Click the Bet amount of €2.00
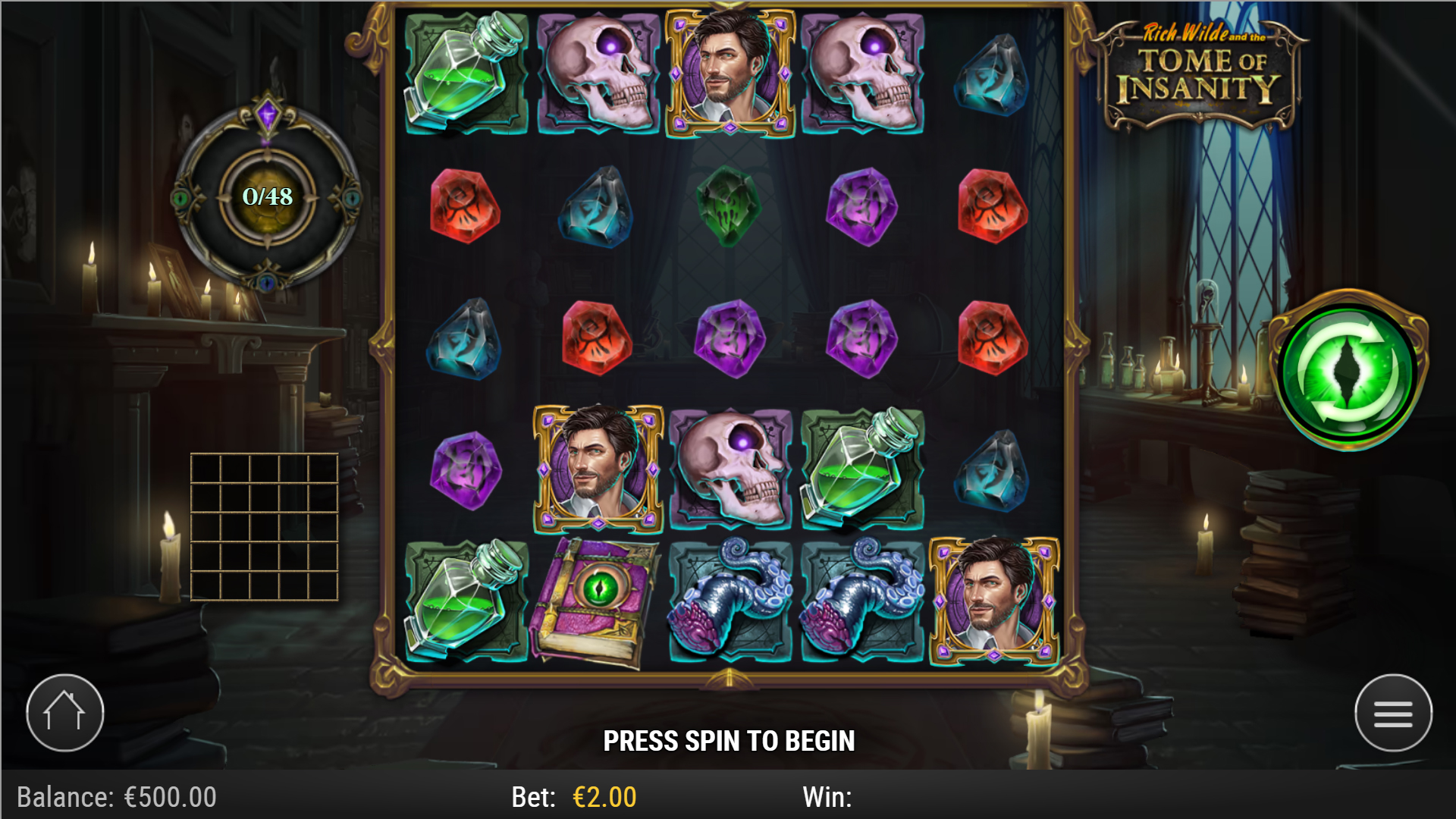1456x819 pixels. 603,796
